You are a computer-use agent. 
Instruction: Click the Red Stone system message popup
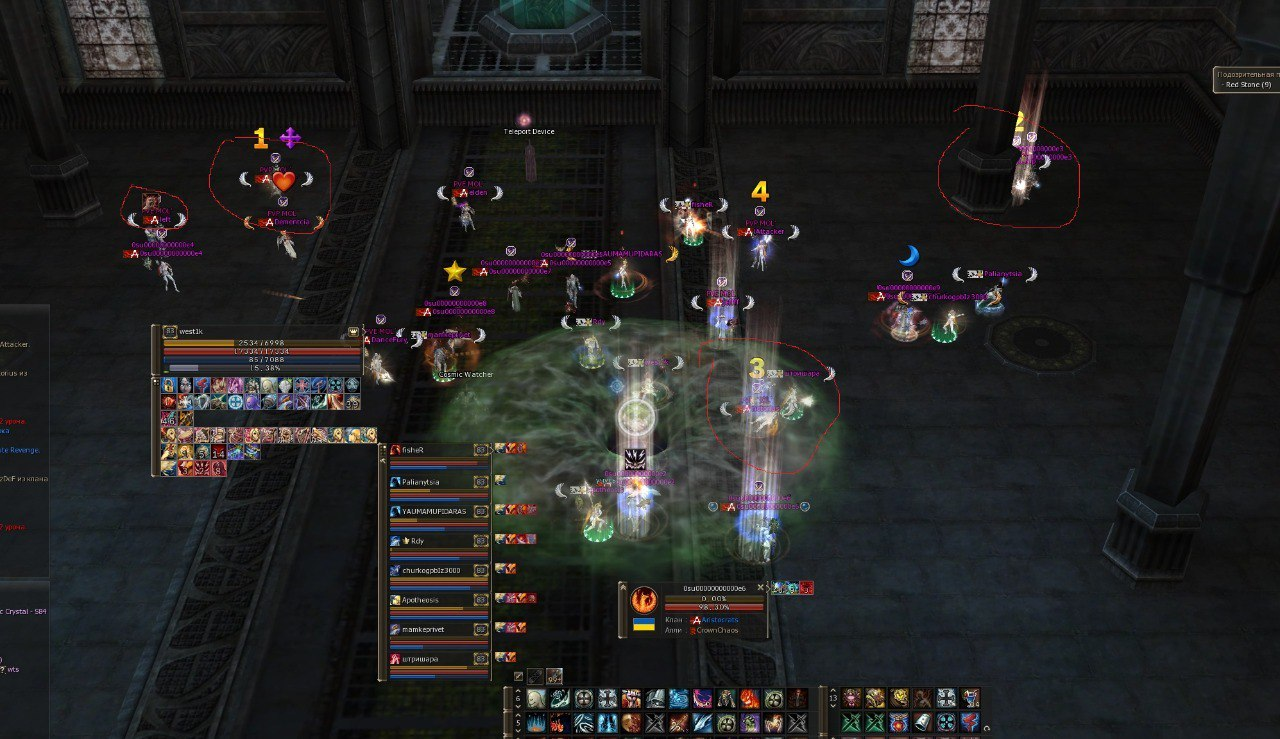pos(1246,80)
